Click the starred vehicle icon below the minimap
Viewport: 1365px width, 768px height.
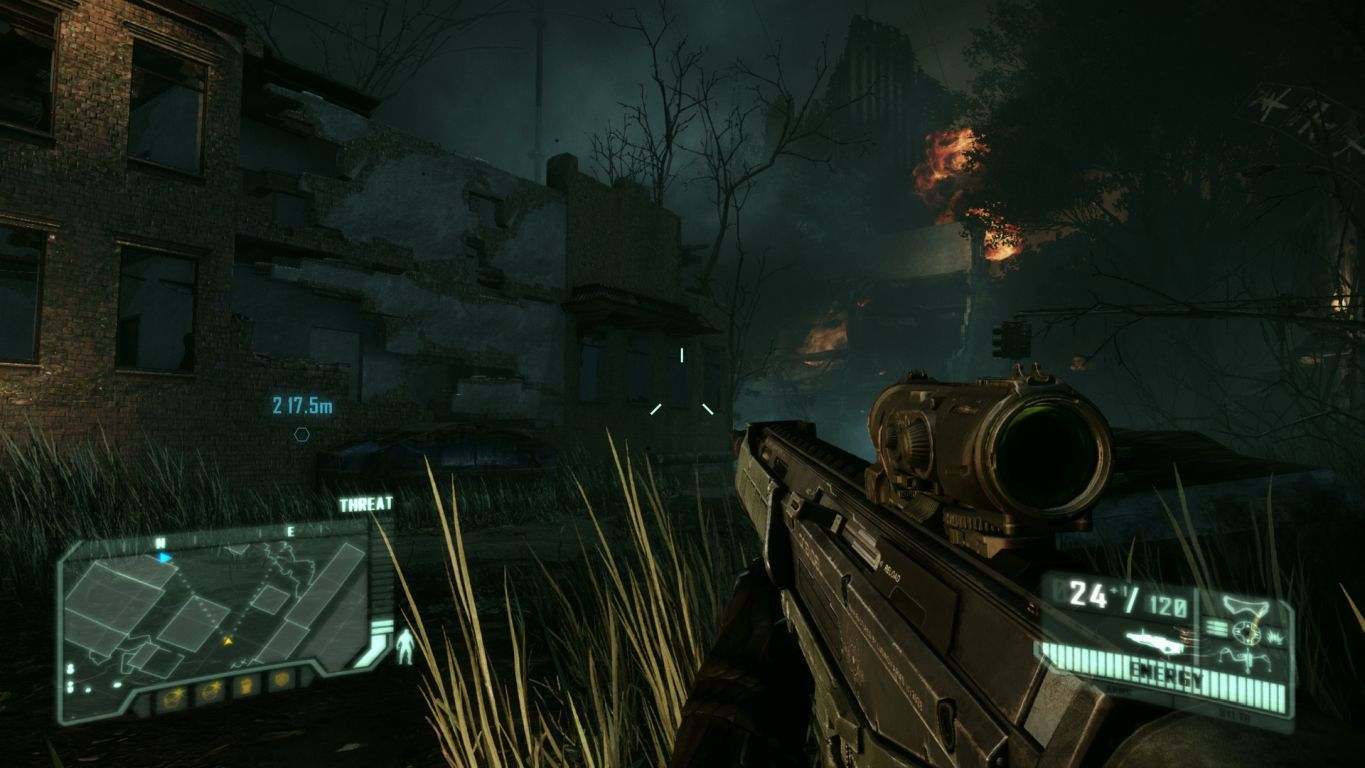(x=210, y=691)
